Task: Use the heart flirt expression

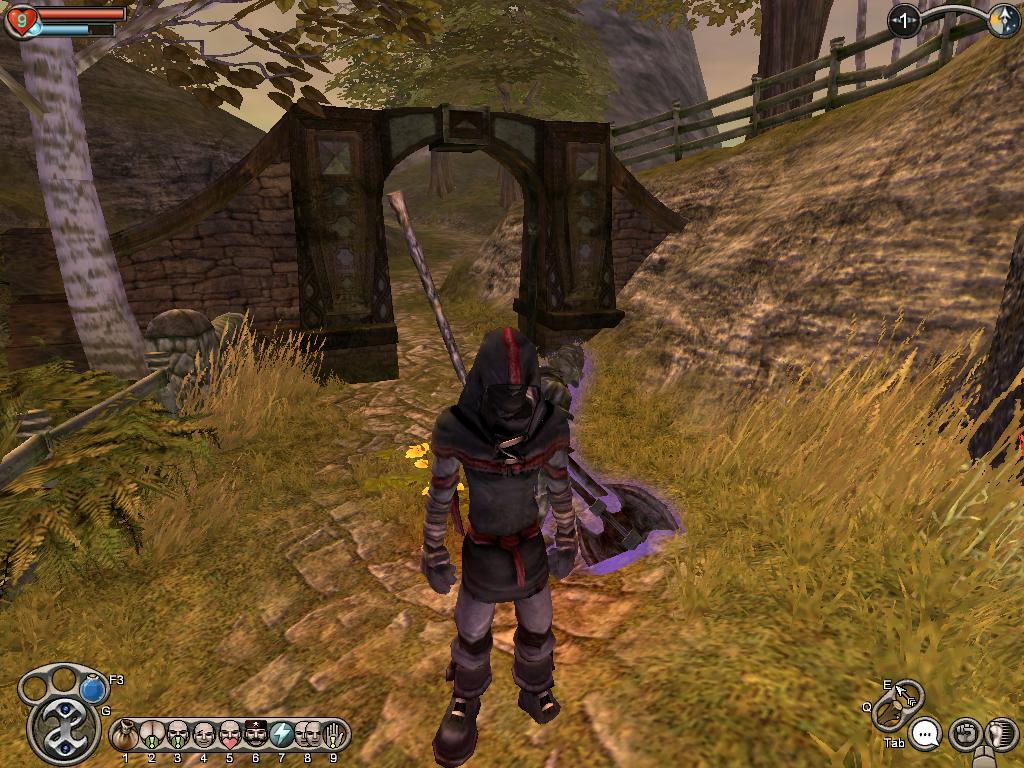Action: [230, 736]
